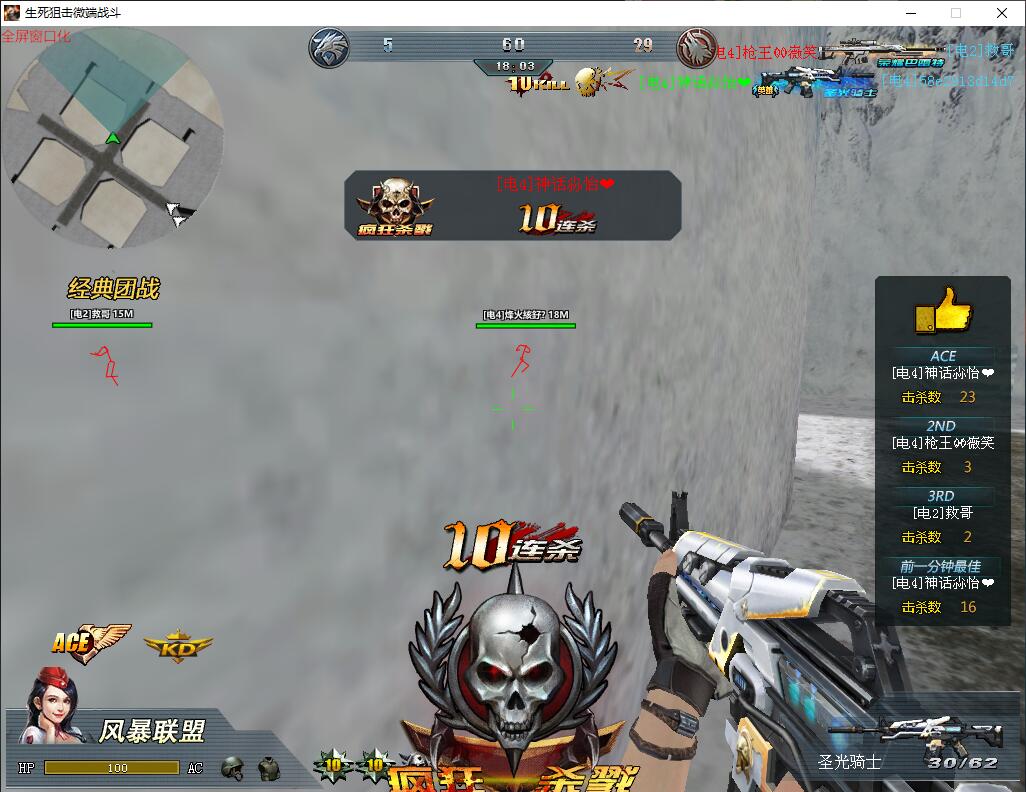Click the circular minimap

click(x=112, y=137)
